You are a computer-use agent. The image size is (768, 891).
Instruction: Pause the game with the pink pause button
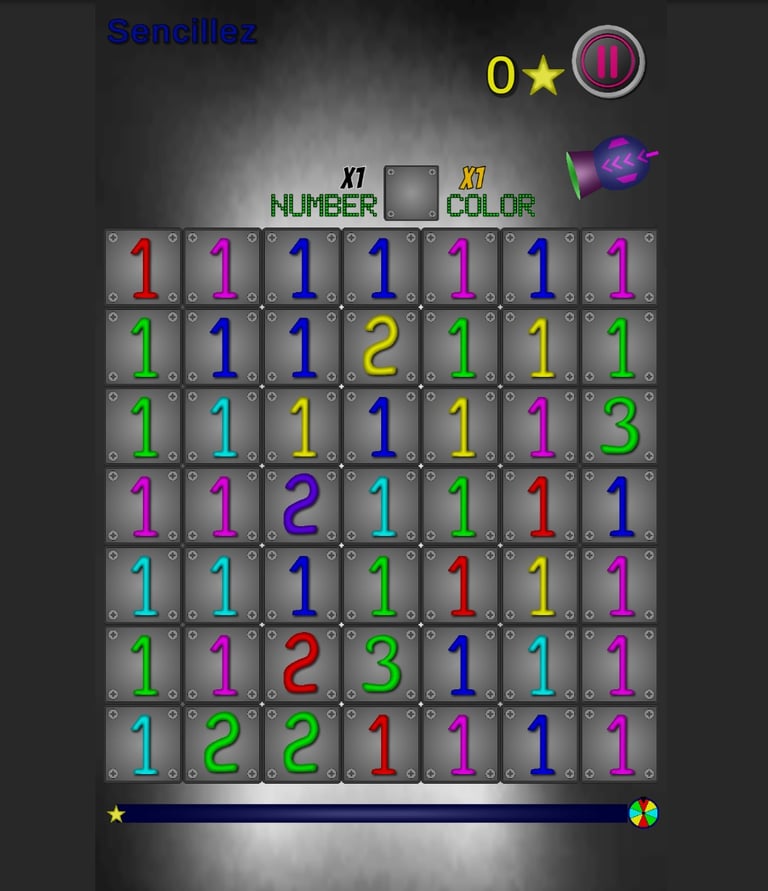[608, 62]
